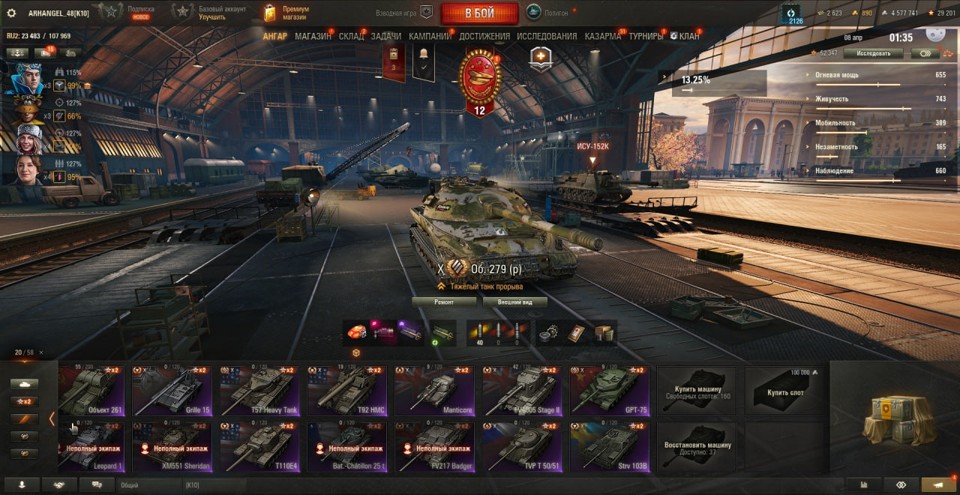Select the Объект 261 tank in the carousel
Viewport: 960px width, 495px height.
pos(91,391)
